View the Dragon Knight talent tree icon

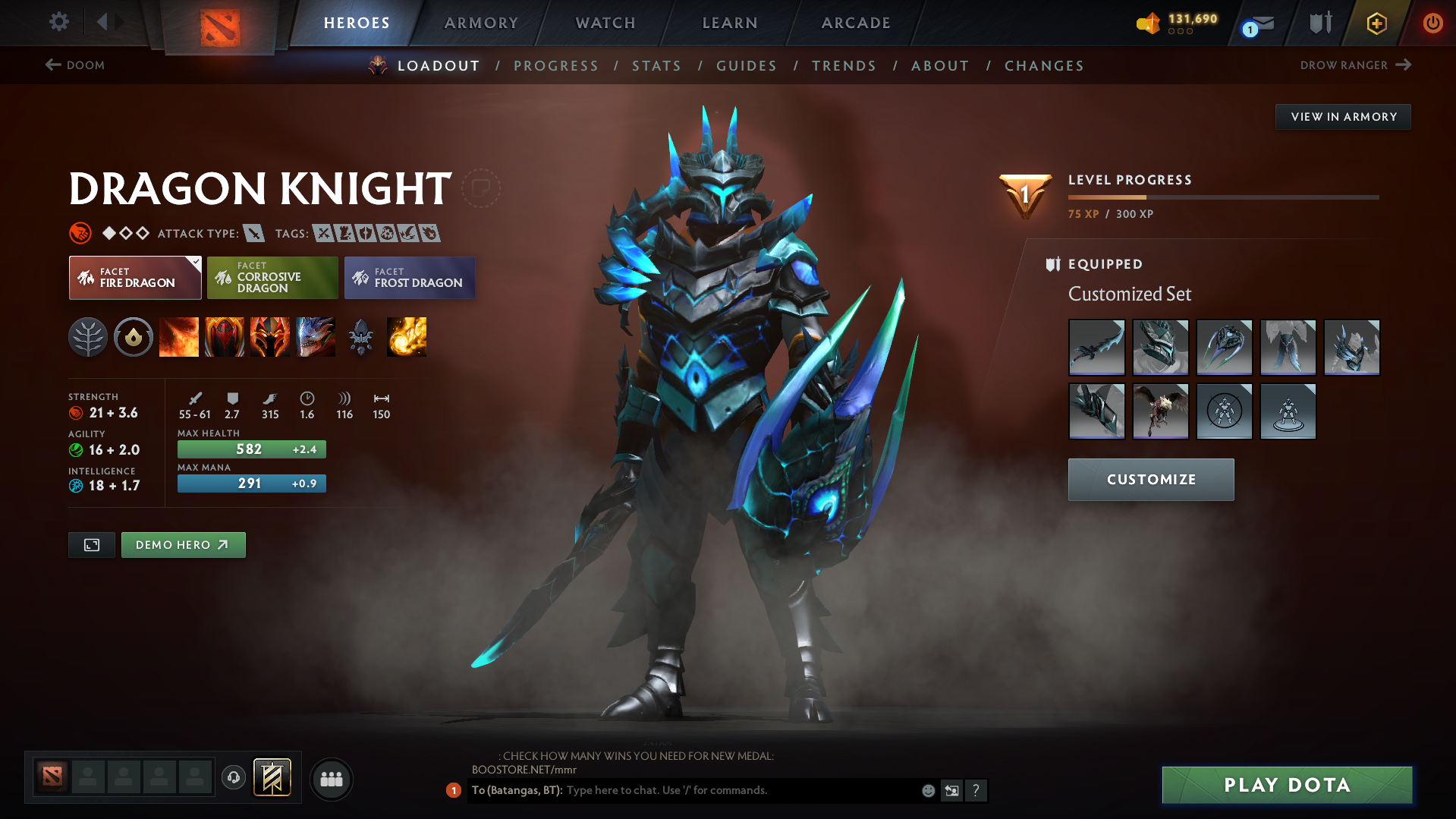[x=88, y=337]
